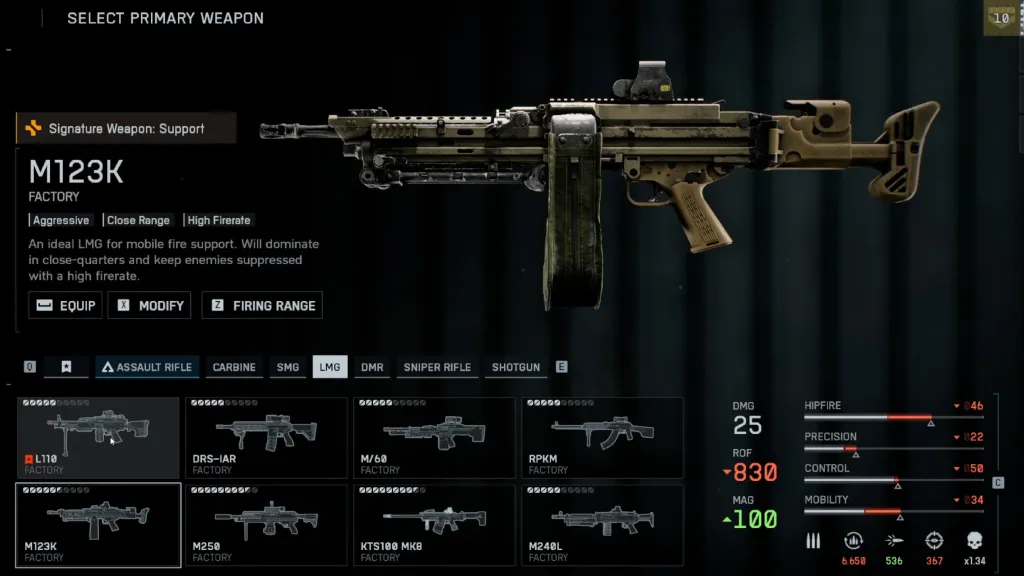The image size is (1024, 576).
Task: Switch to Sniper Rifle tab
Action: (x=437, y=367)
